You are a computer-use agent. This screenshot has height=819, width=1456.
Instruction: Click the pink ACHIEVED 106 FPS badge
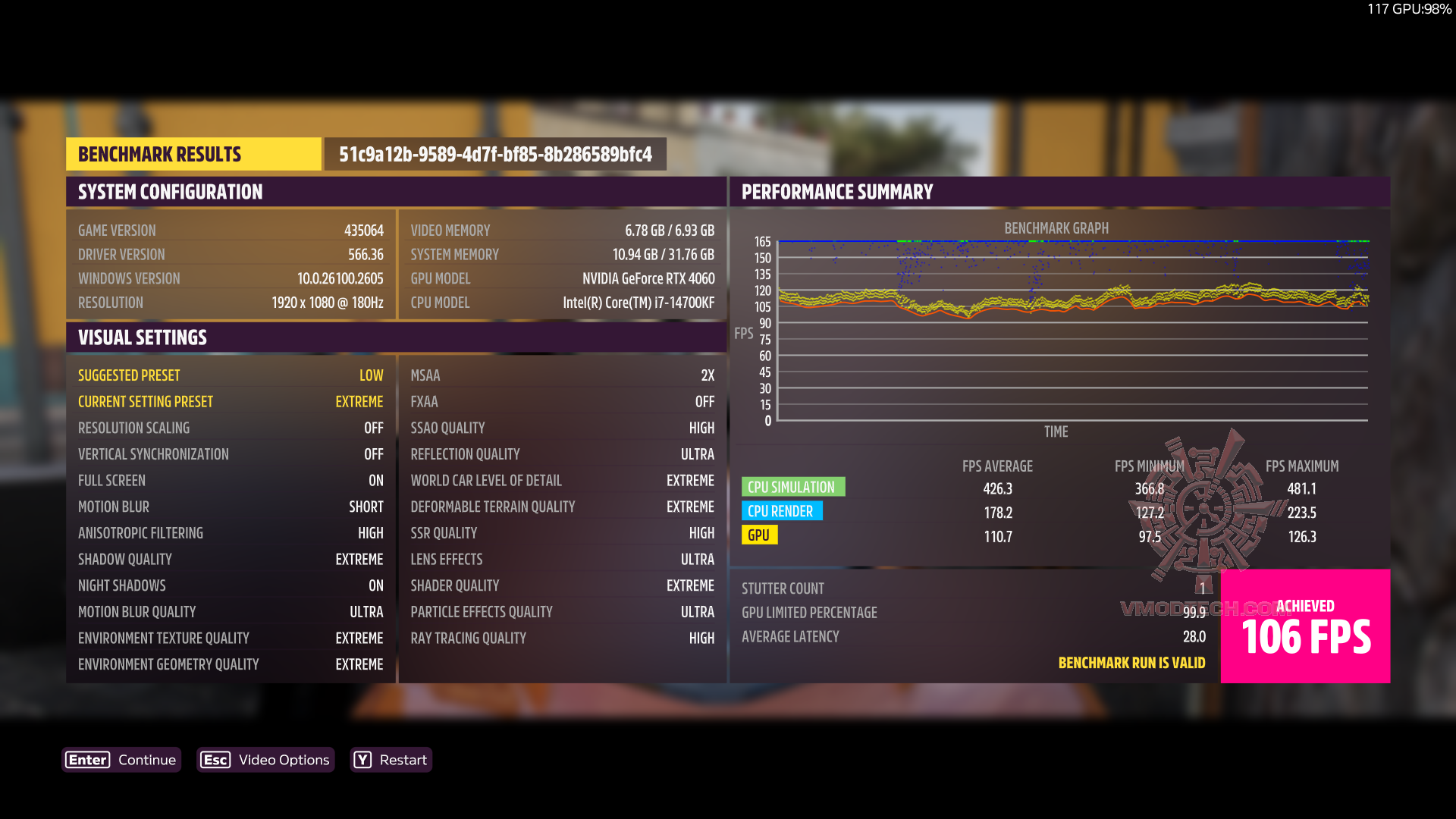(1305, 626)
